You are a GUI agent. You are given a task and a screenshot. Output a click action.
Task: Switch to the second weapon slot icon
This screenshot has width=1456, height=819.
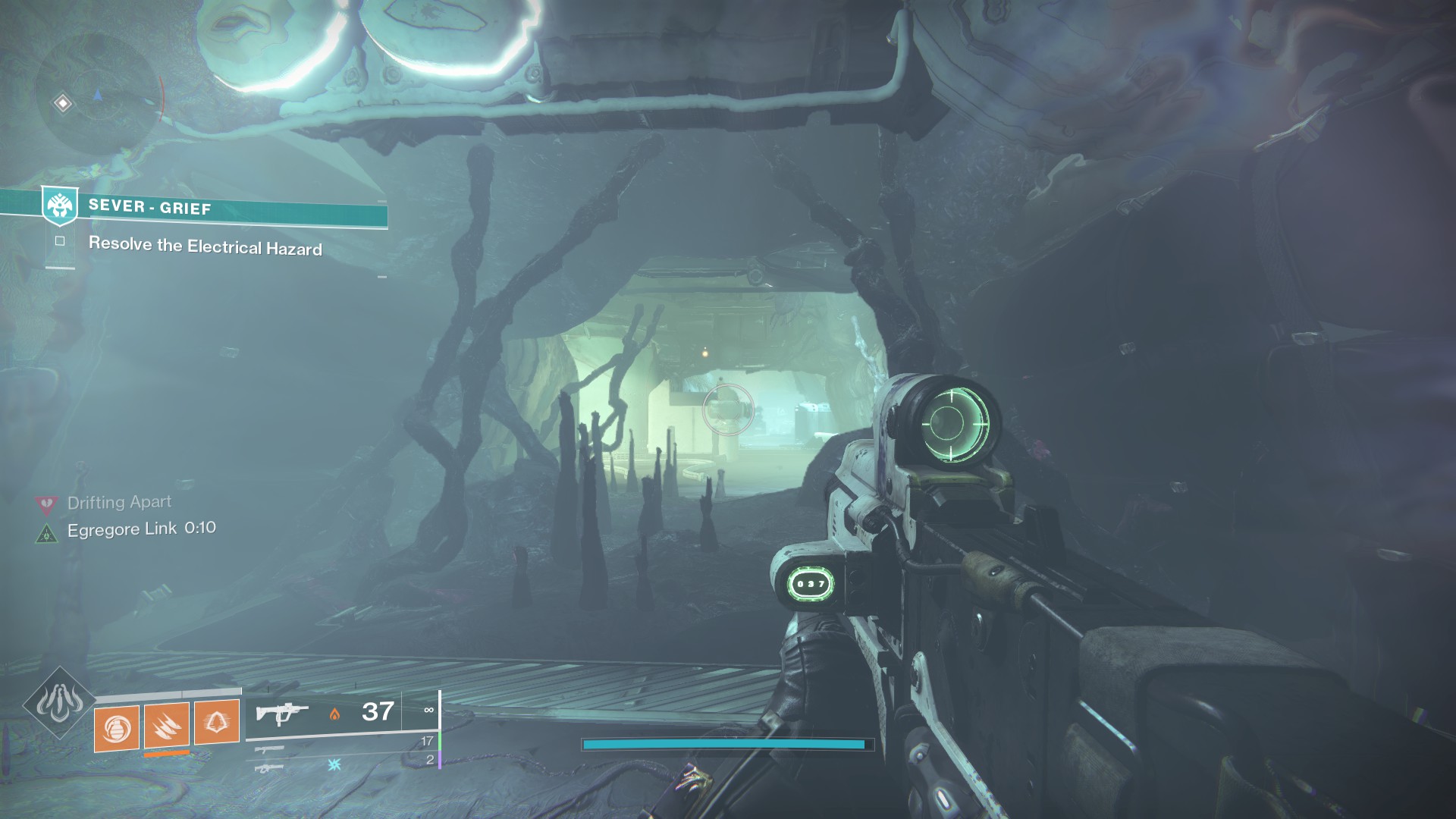[269, 750]
